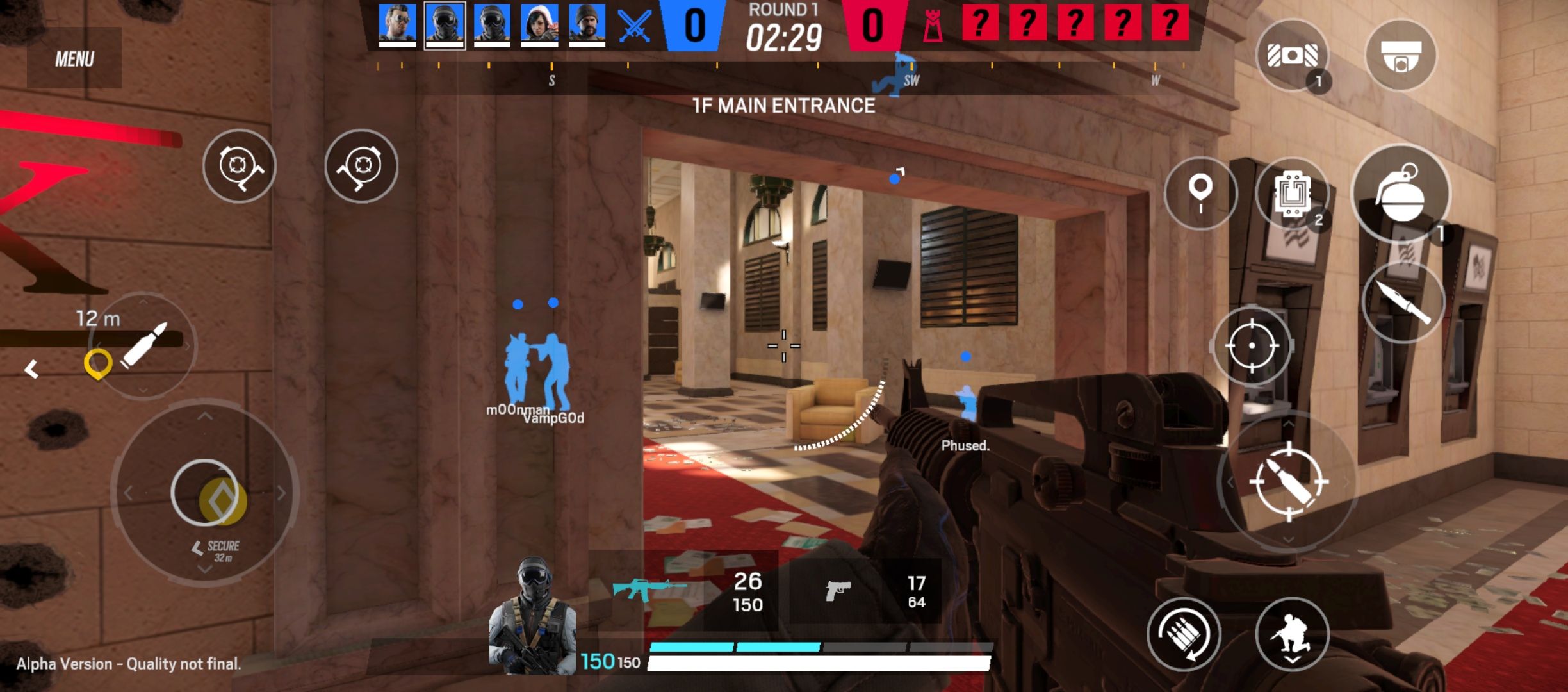Viewport: 1568px width, 692px height.
Task: Throw the frag grenade
Action: [x=1400, y=193]
